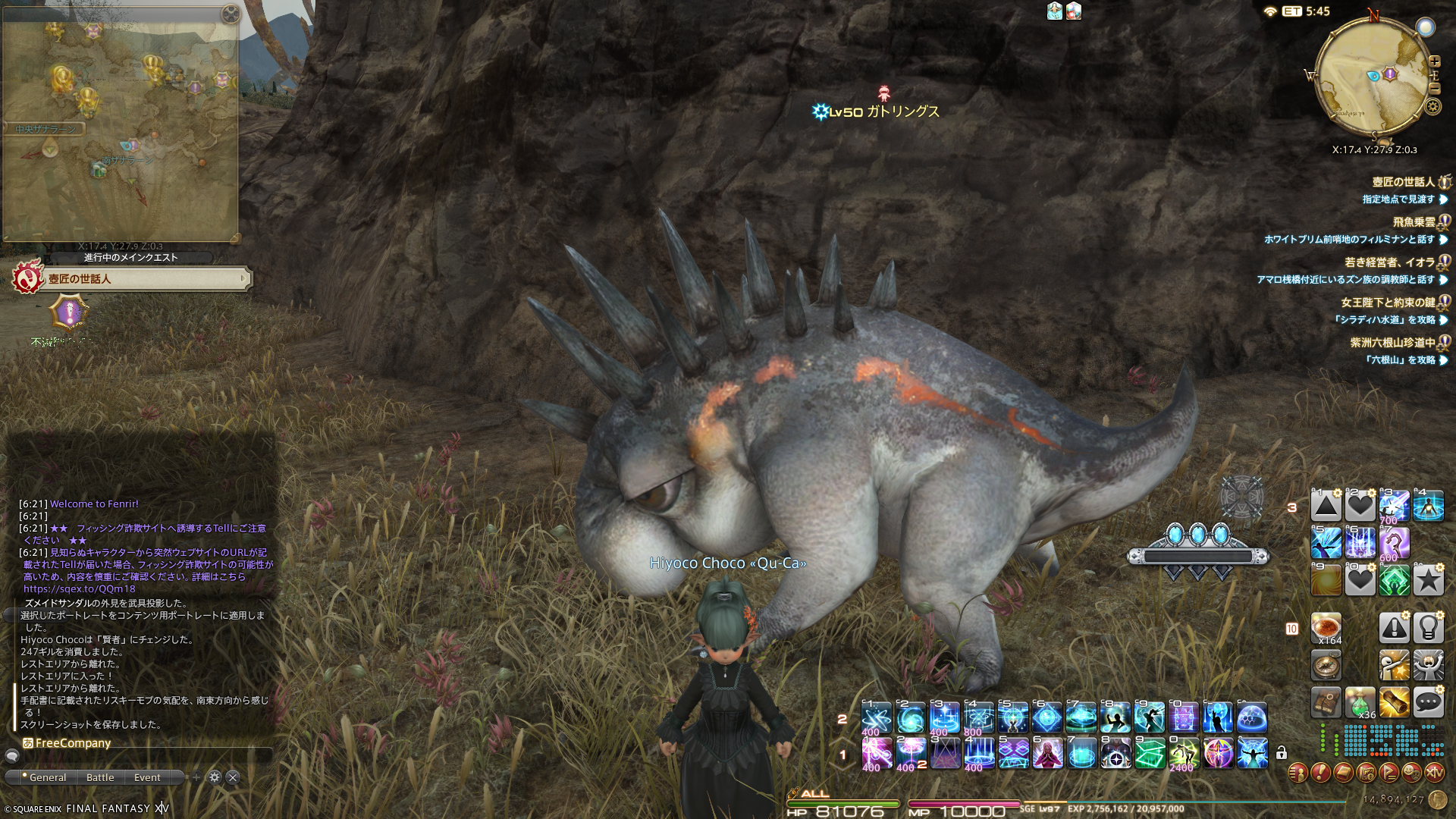Click the circular minimap
This screenshot has width=1456, height=819.
(x=1373, y=76)
